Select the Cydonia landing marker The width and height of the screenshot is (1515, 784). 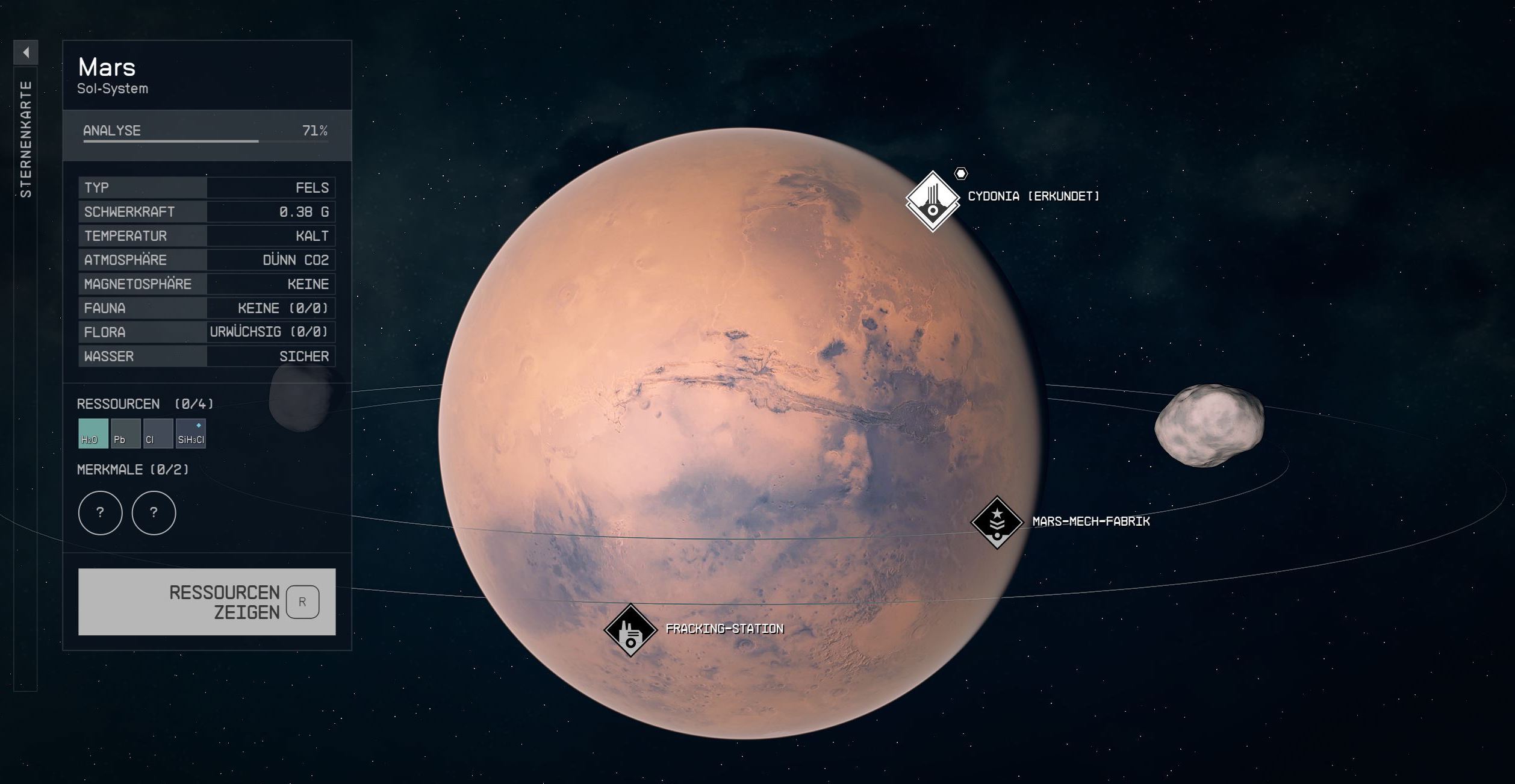[x=932, y=201]
